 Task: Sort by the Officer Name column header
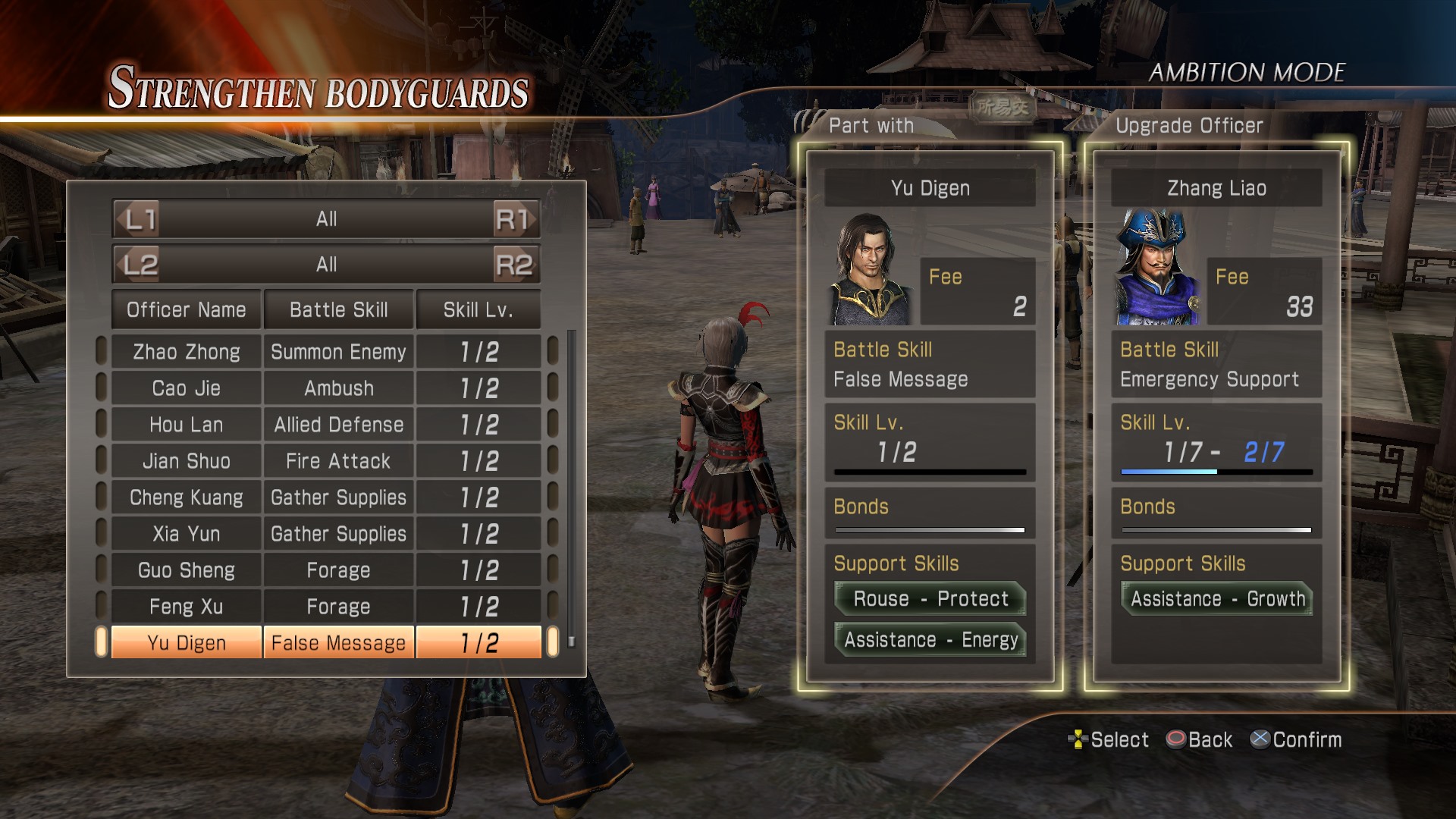point(187,309)
